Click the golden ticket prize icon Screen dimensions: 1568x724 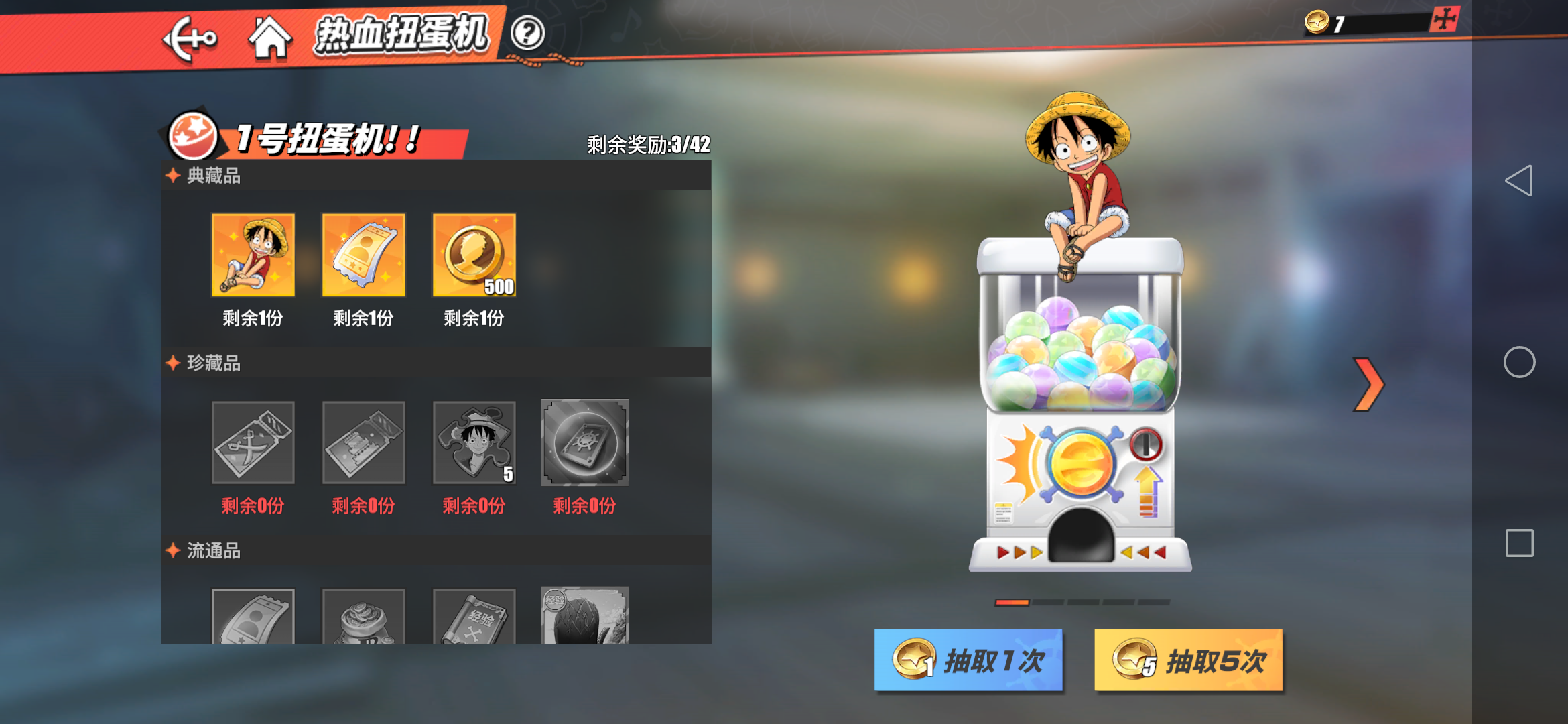(x=364, y=255)
